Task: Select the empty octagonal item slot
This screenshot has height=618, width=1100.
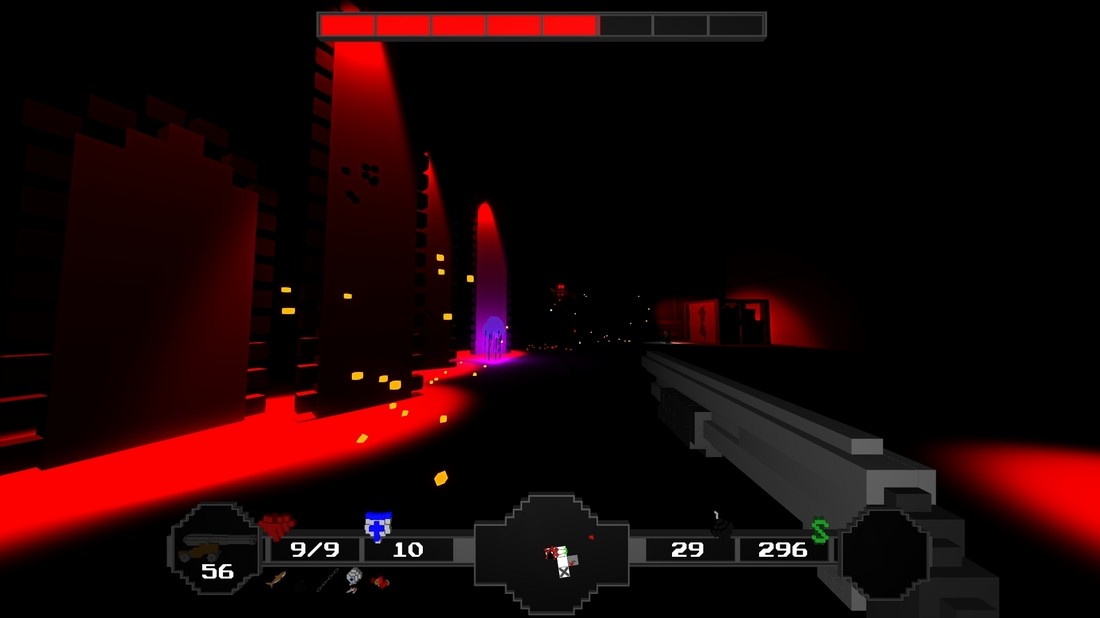Action: pyautogui.click(x=885, y=554)
